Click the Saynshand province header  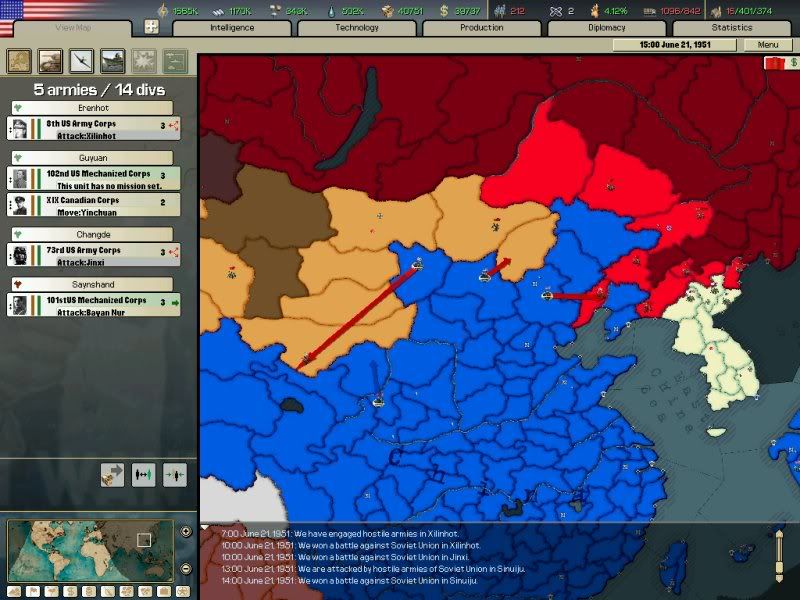[x=92, y=284]
